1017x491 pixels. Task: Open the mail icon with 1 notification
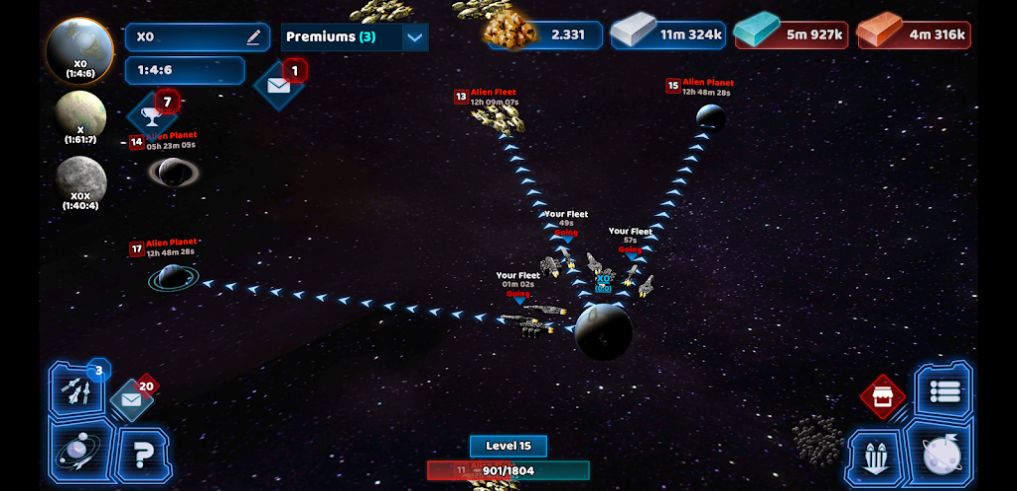[279, 85]
